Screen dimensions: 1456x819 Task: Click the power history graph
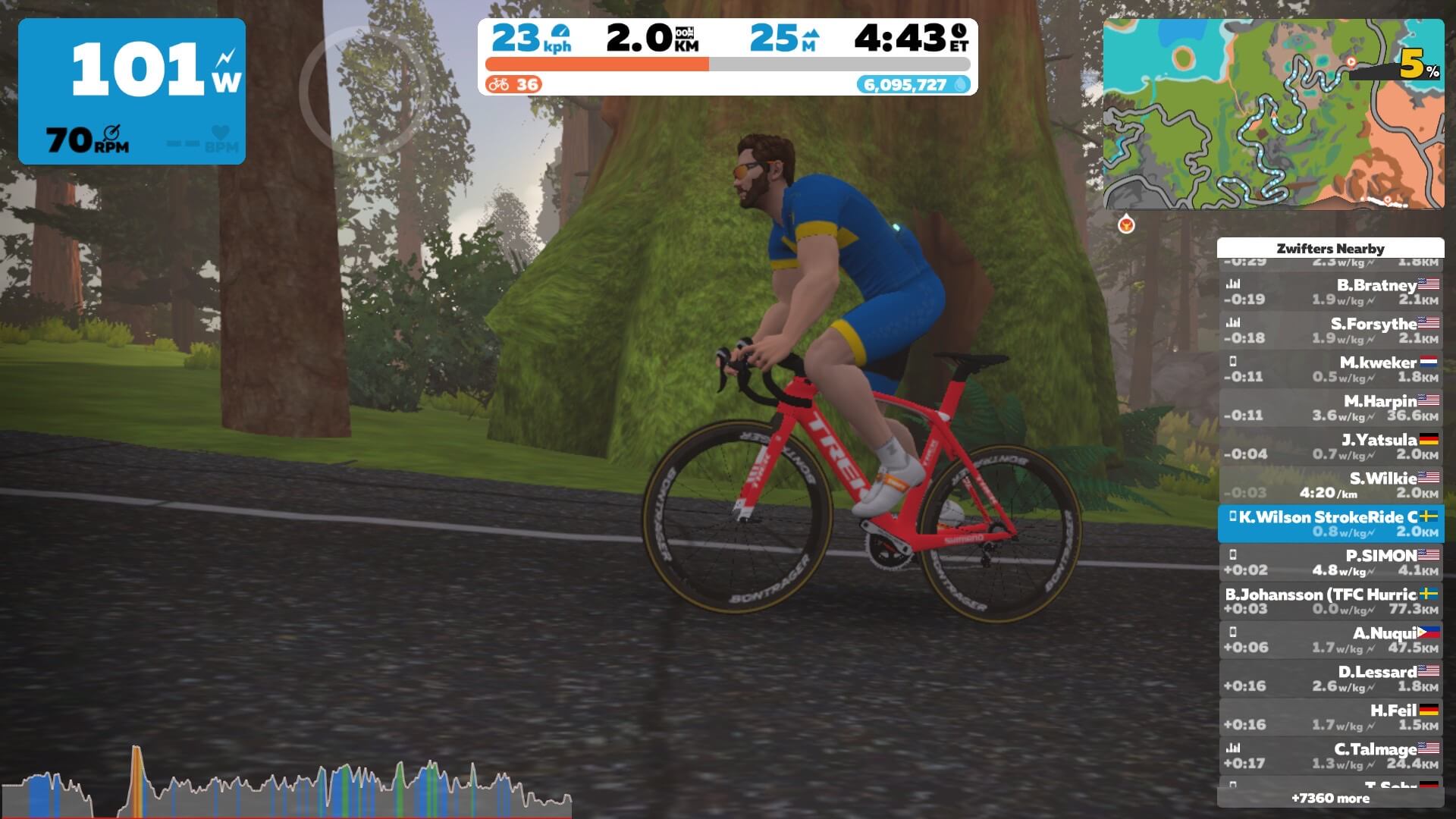pos(287,785)
